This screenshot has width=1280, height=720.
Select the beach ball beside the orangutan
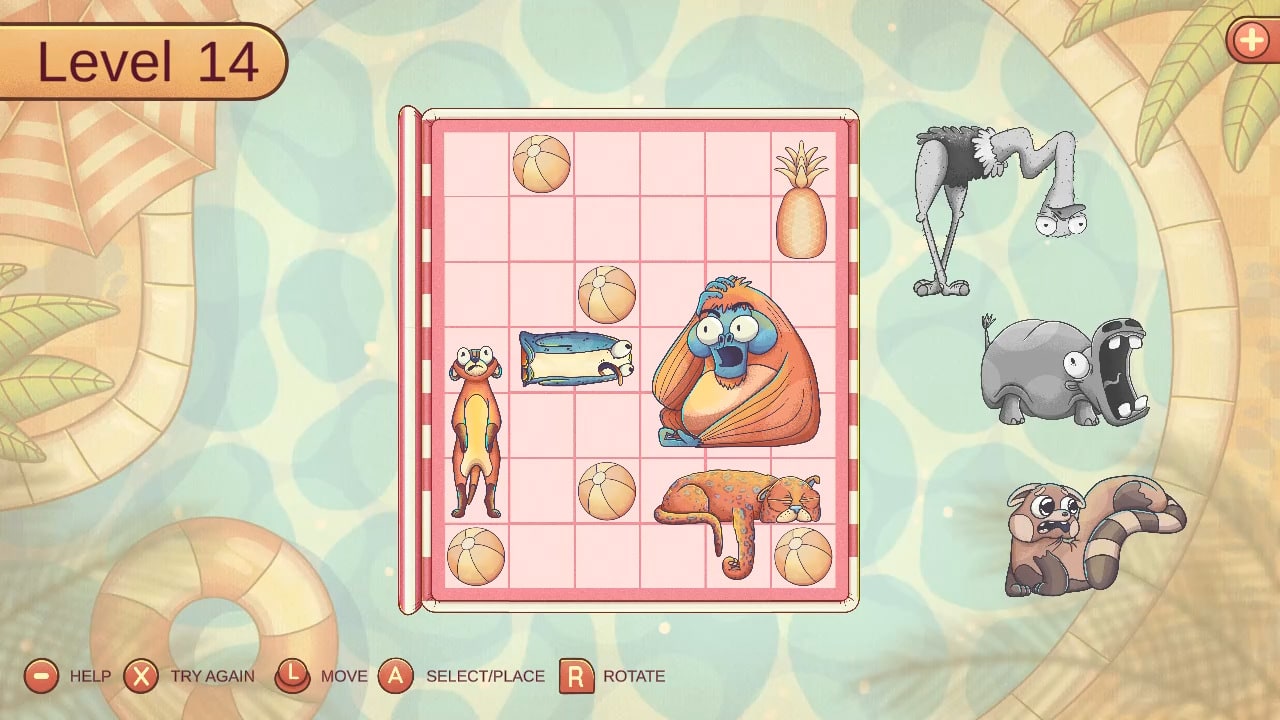pos(608,295)
